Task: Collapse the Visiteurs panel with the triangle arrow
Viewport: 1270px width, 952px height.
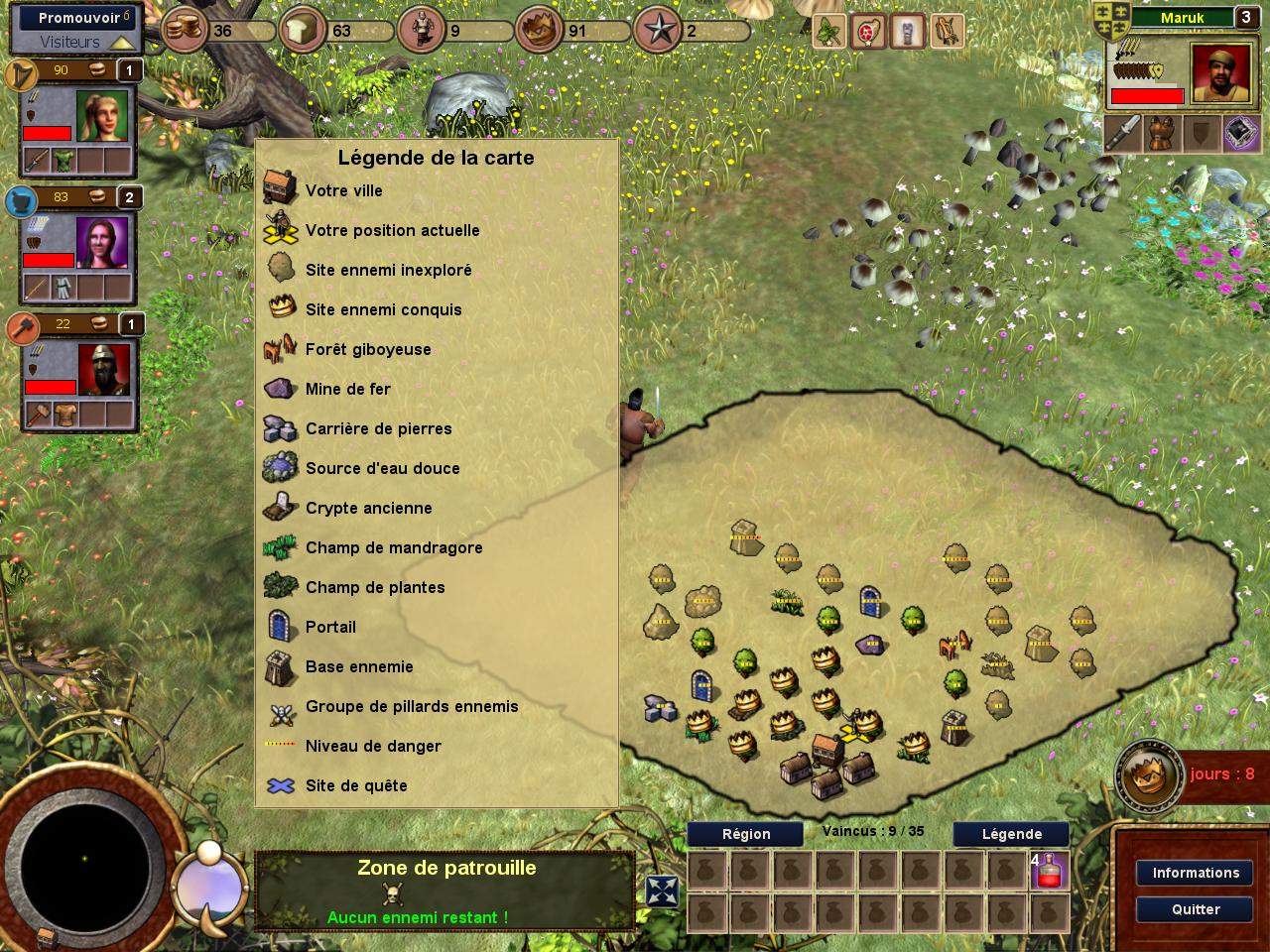Action: tap(121, 43)
